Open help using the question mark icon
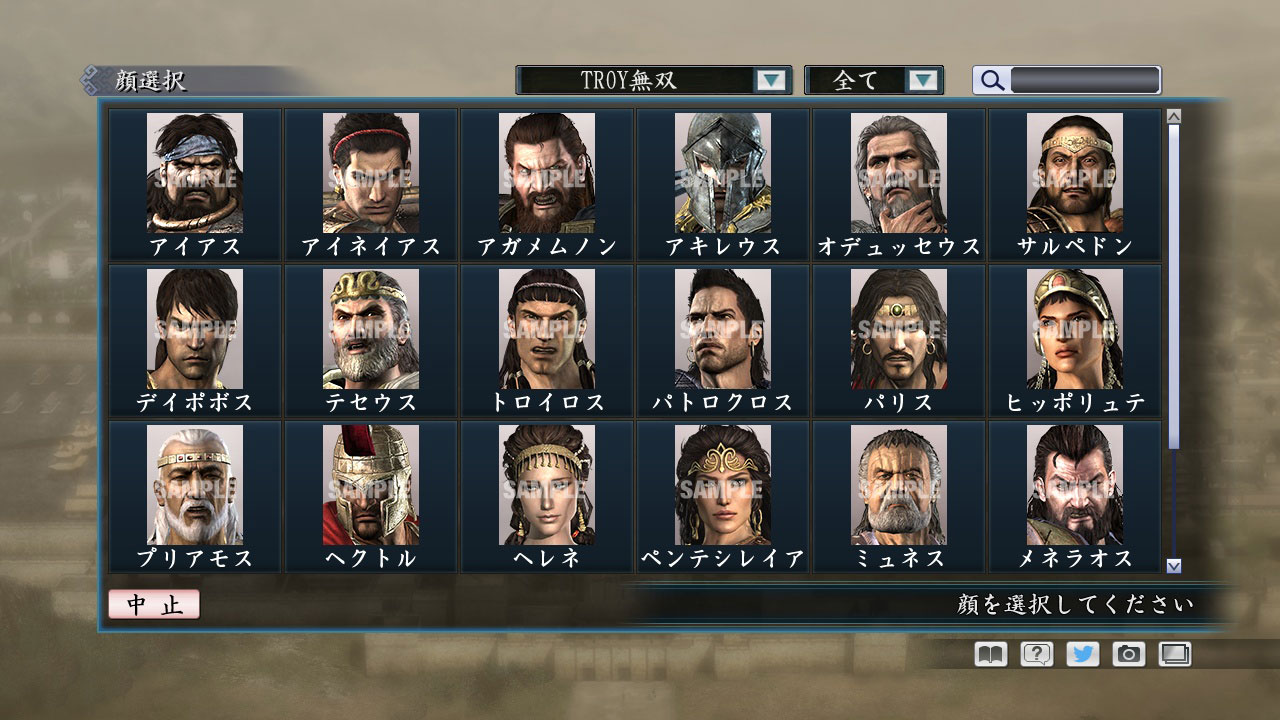Screen dimensions: 1280x720 click(1038, 654)
